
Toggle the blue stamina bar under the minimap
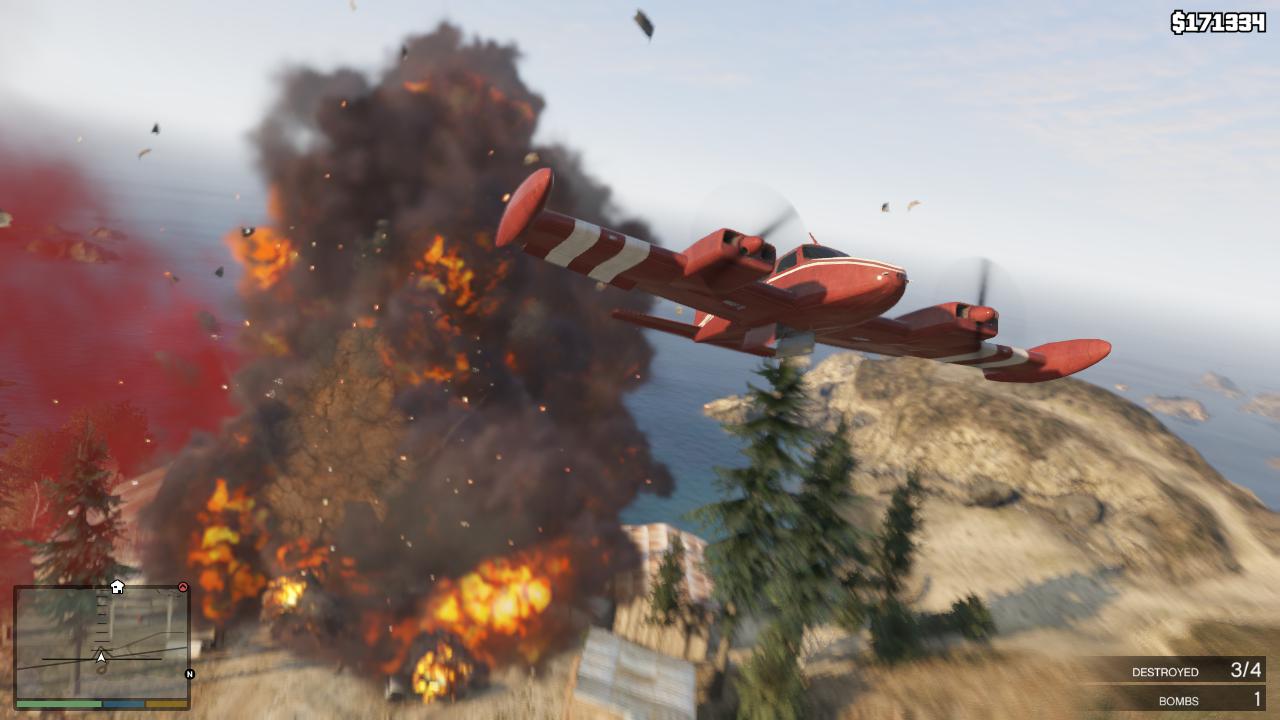(x=124, y=703)
